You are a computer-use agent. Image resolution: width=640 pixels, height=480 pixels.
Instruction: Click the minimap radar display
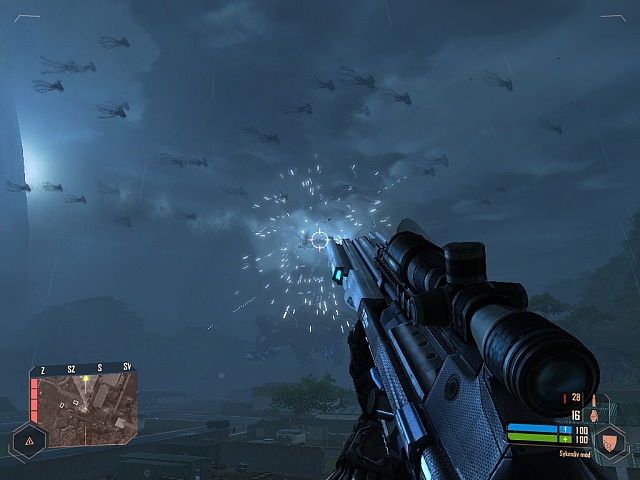(x=85, y=410)
